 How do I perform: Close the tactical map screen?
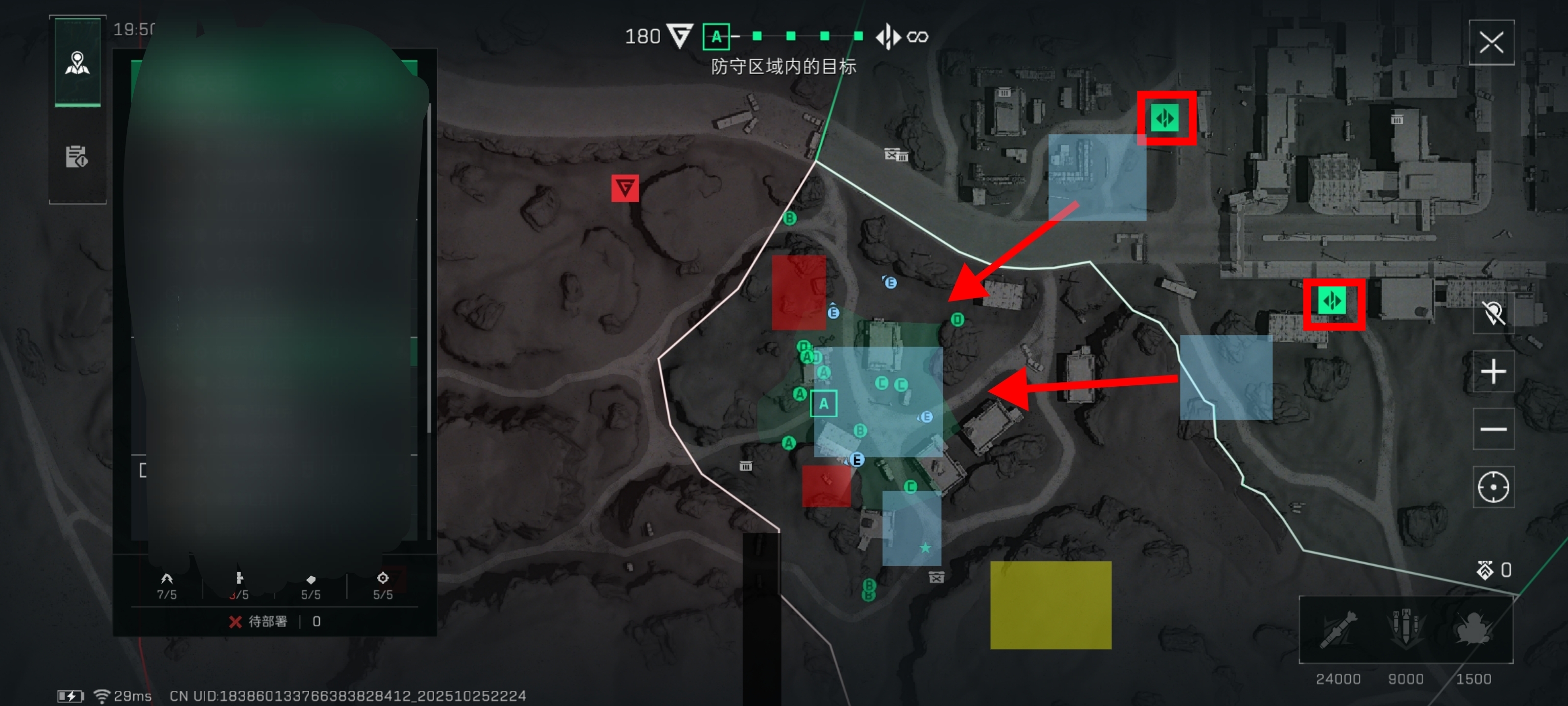point(1491,43)
